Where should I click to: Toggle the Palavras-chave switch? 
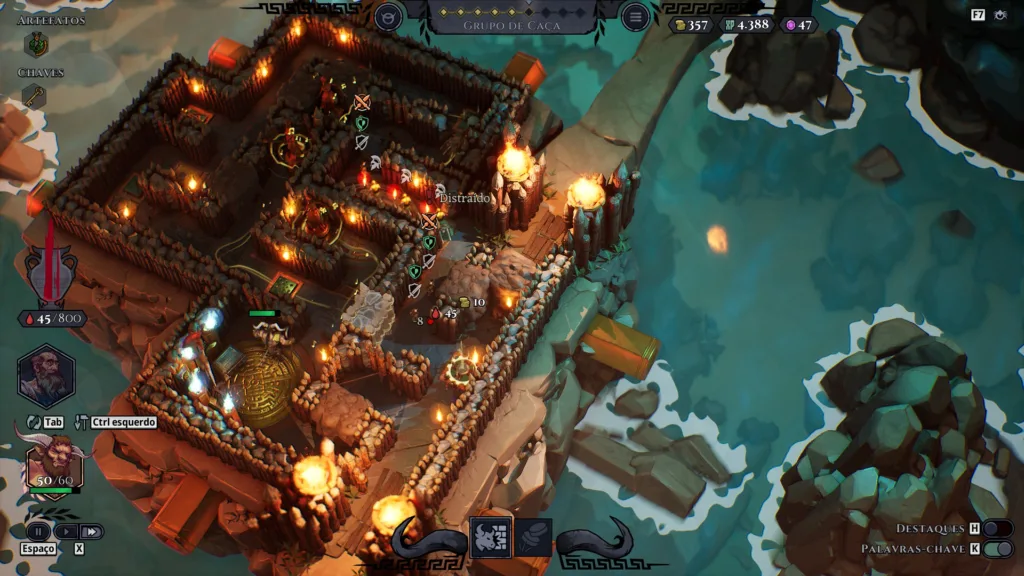pos(997,549)
